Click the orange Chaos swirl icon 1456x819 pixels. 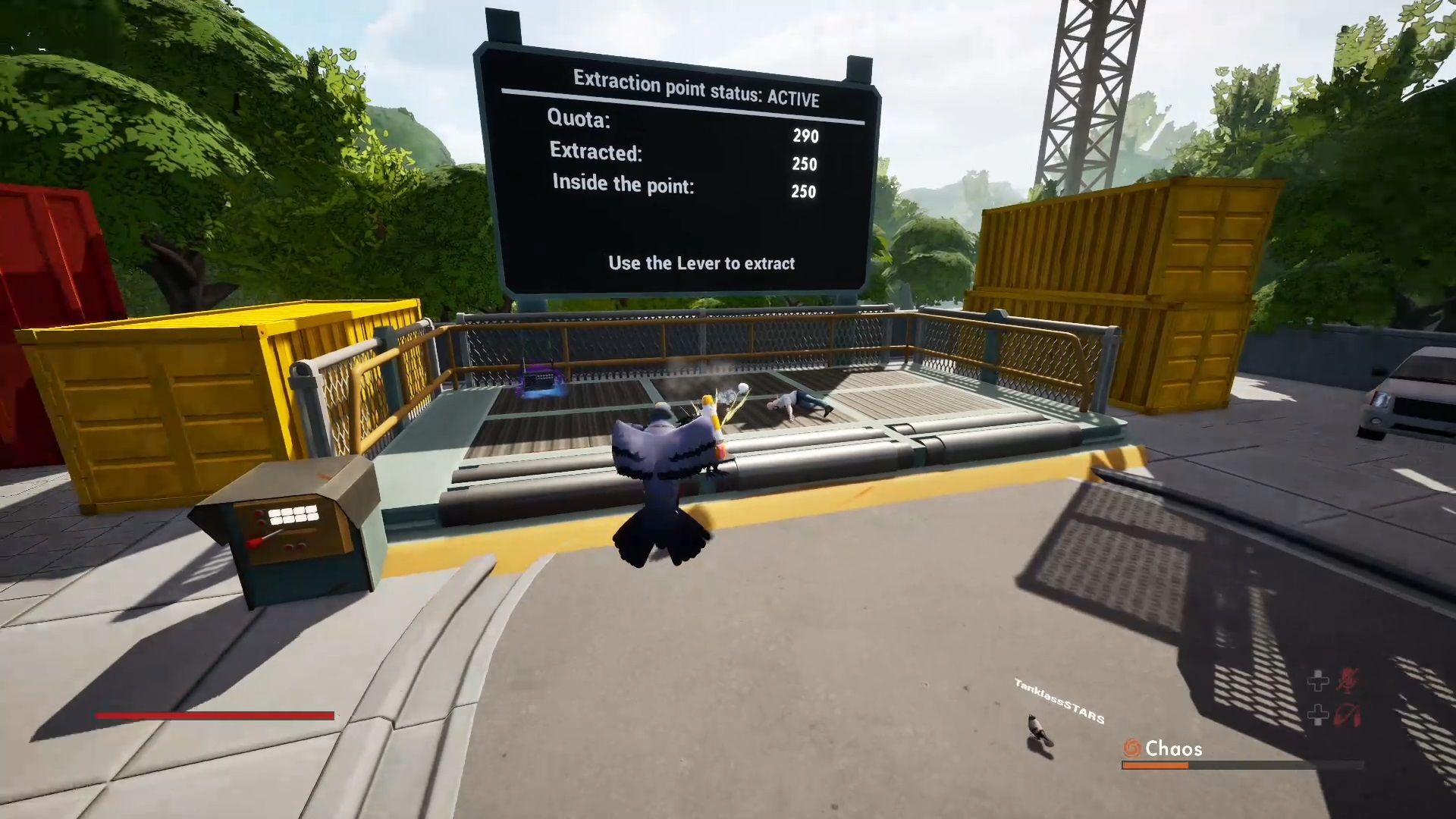coord(1131,749)
